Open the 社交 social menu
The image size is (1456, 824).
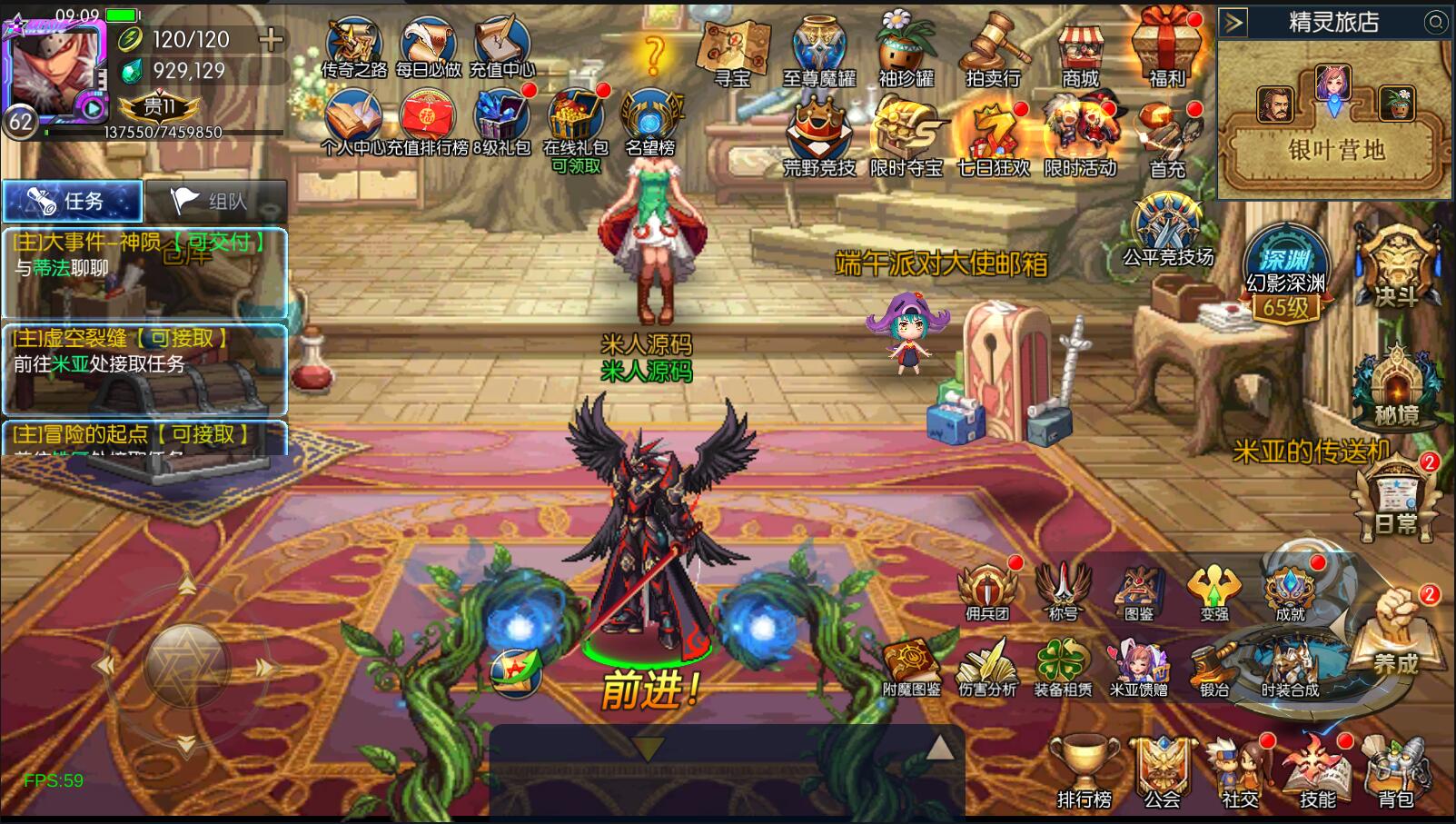(1240, 772)
